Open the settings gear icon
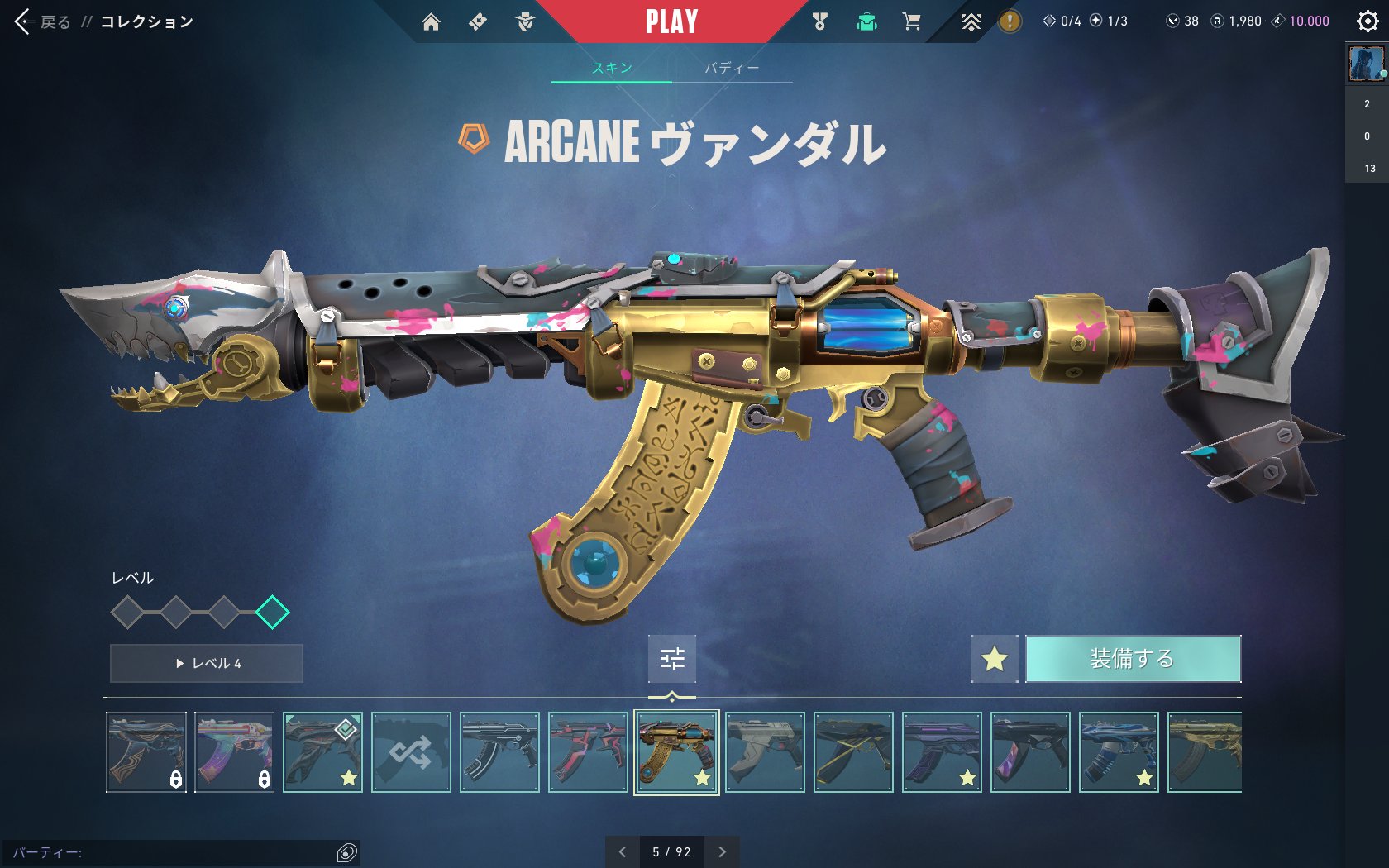This screenshot has width=1389, height=868. (1368, 21)
